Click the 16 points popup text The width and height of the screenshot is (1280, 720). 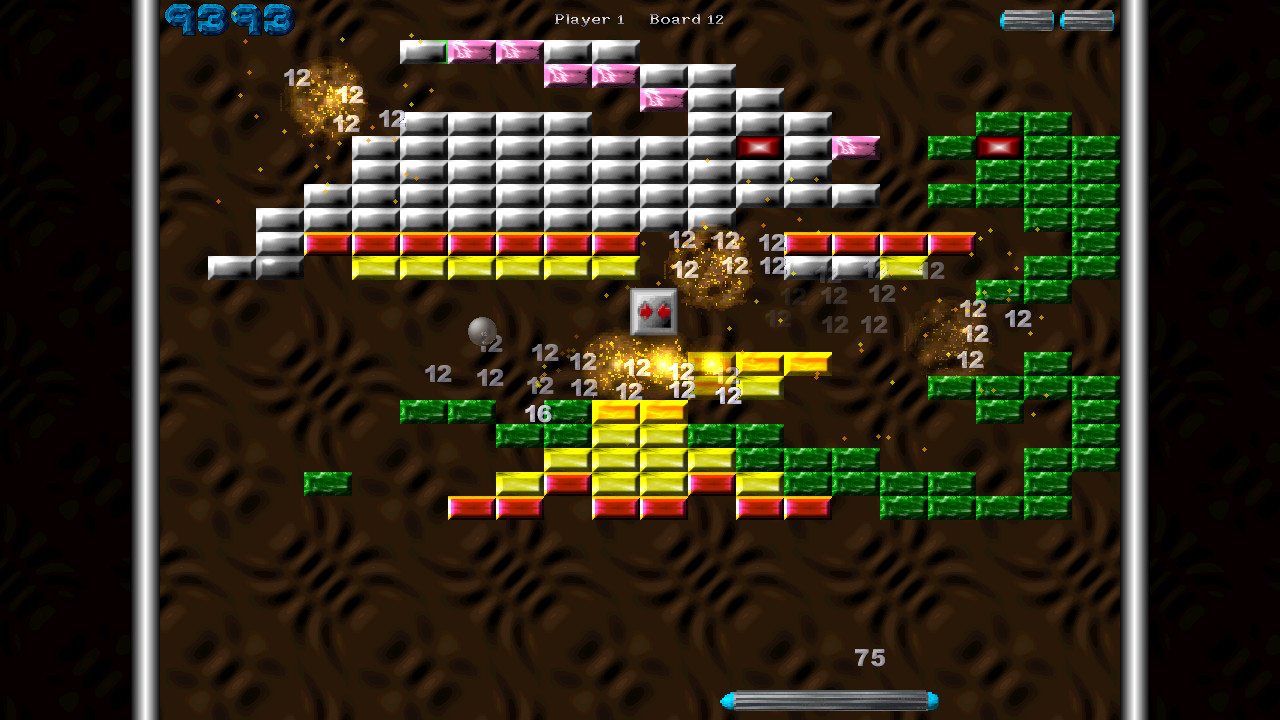point(539,411)
